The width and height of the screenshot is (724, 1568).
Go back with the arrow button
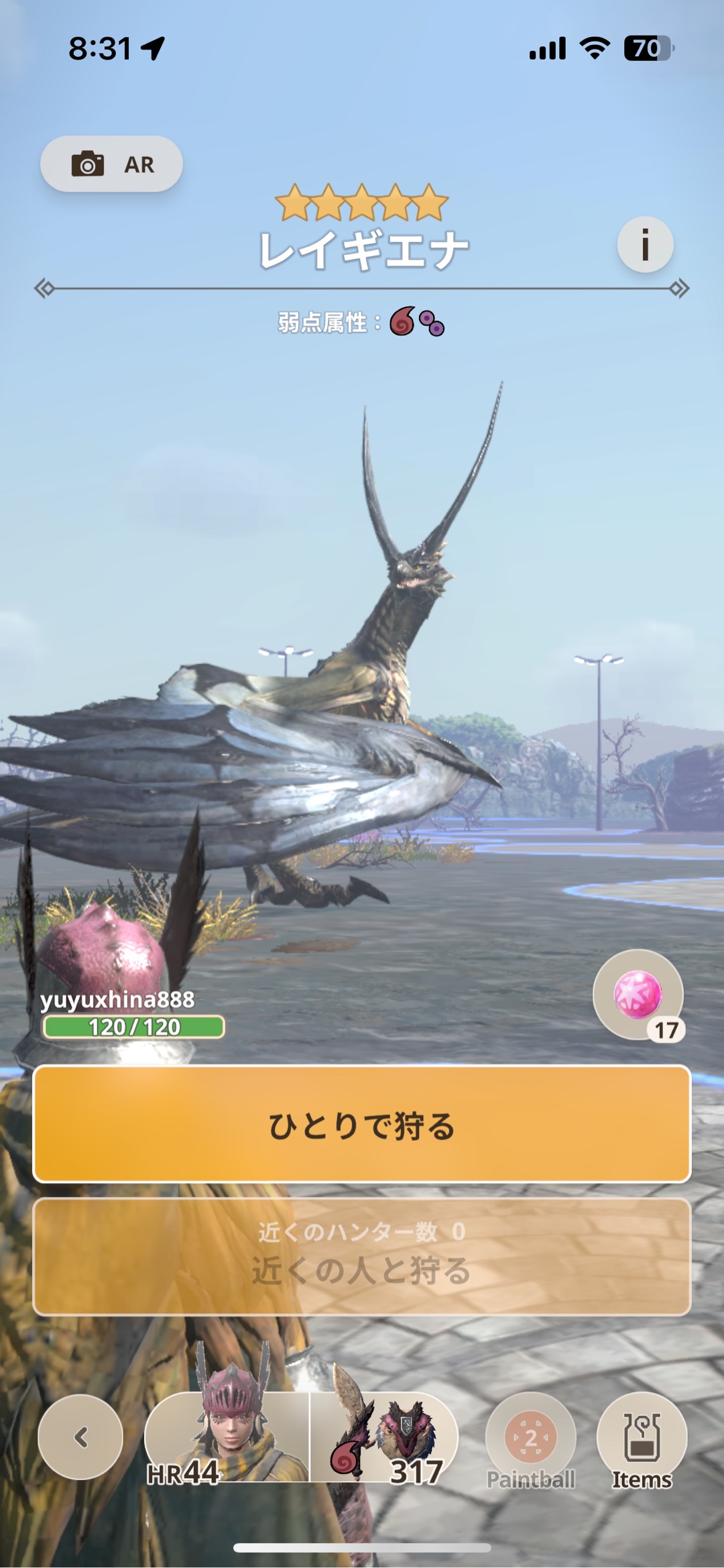pyautogui.click(x=81, y=1437)
